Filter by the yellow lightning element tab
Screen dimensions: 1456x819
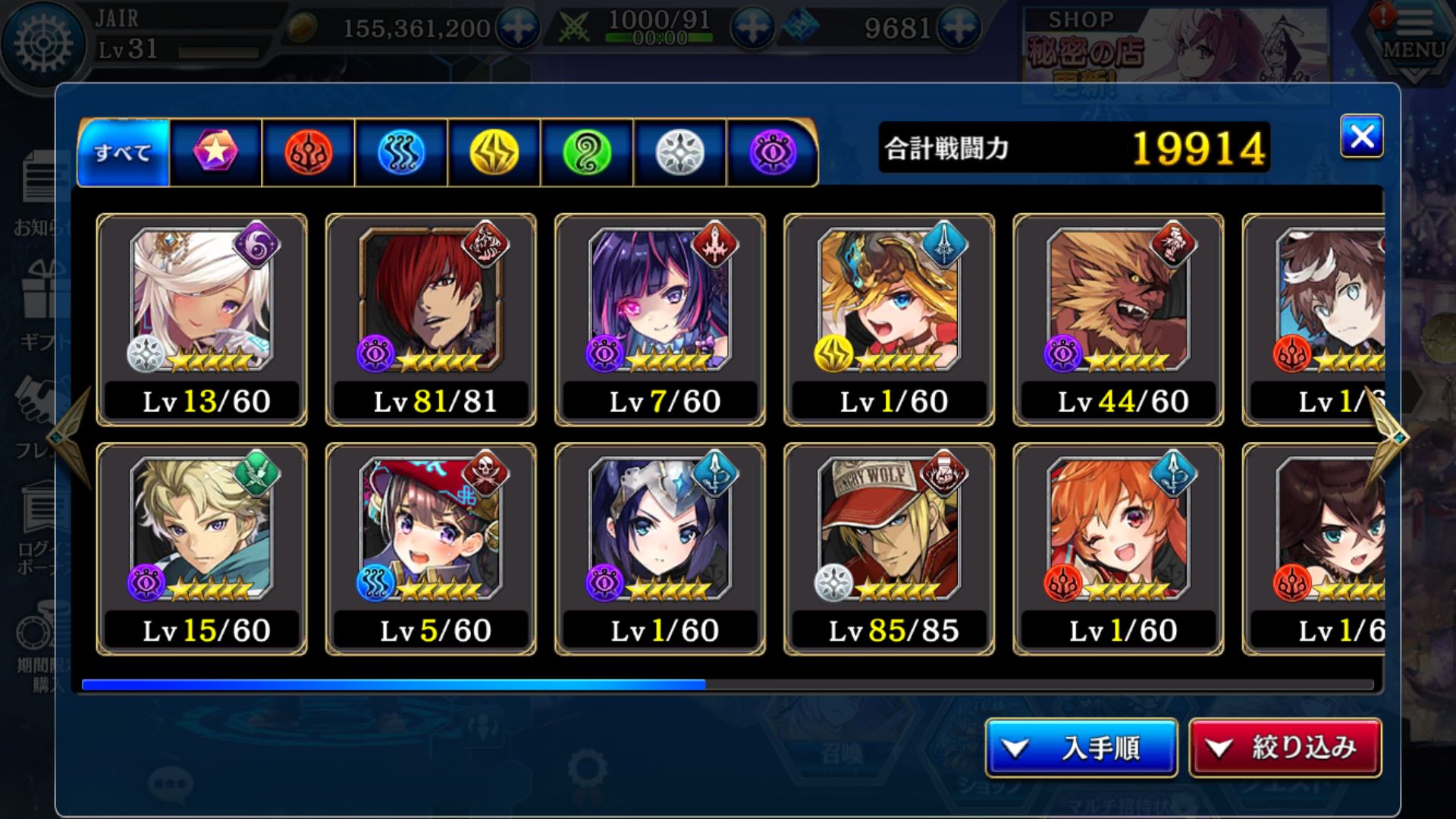[494, 152]
